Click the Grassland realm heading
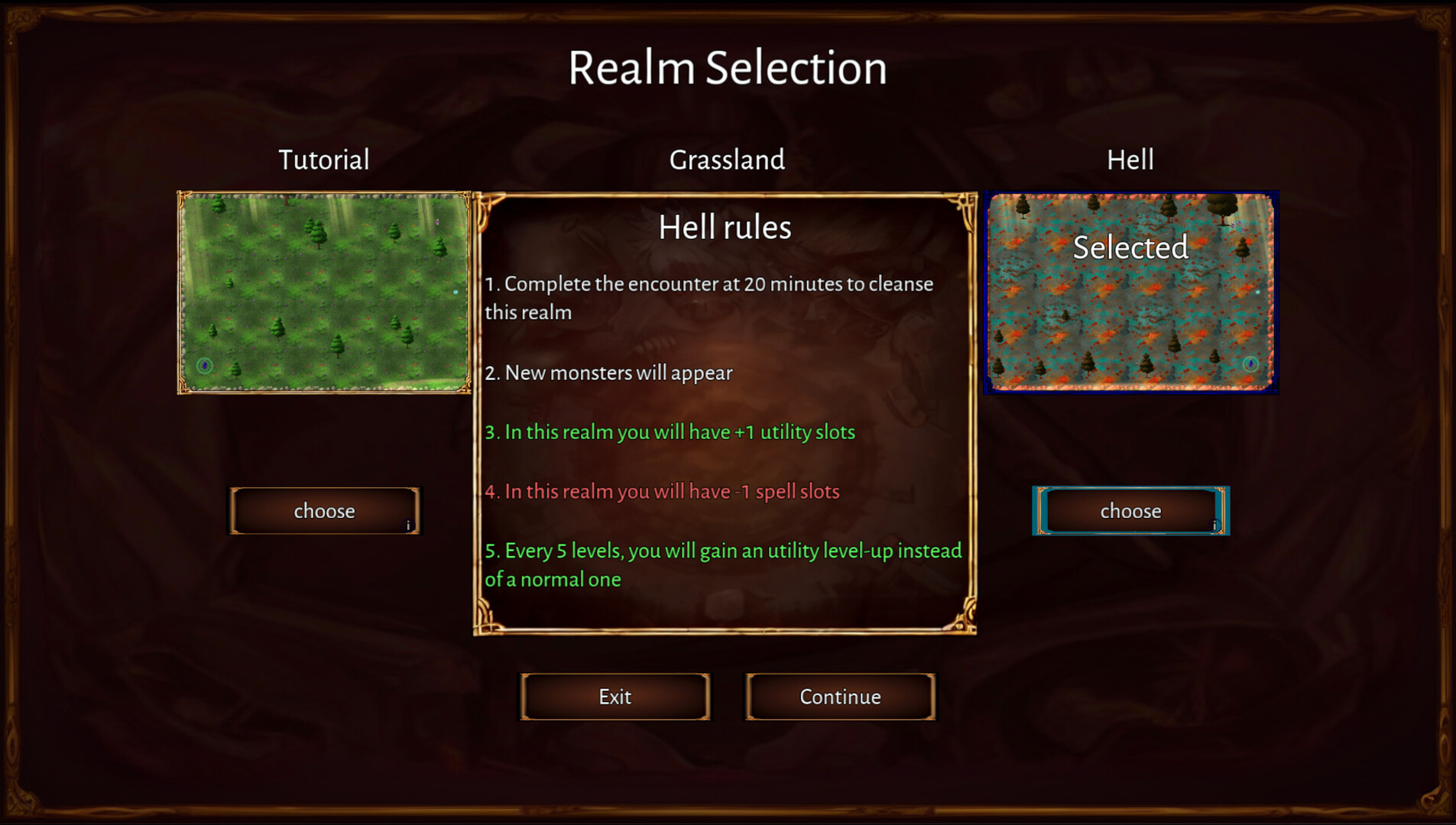 point(726,160)
